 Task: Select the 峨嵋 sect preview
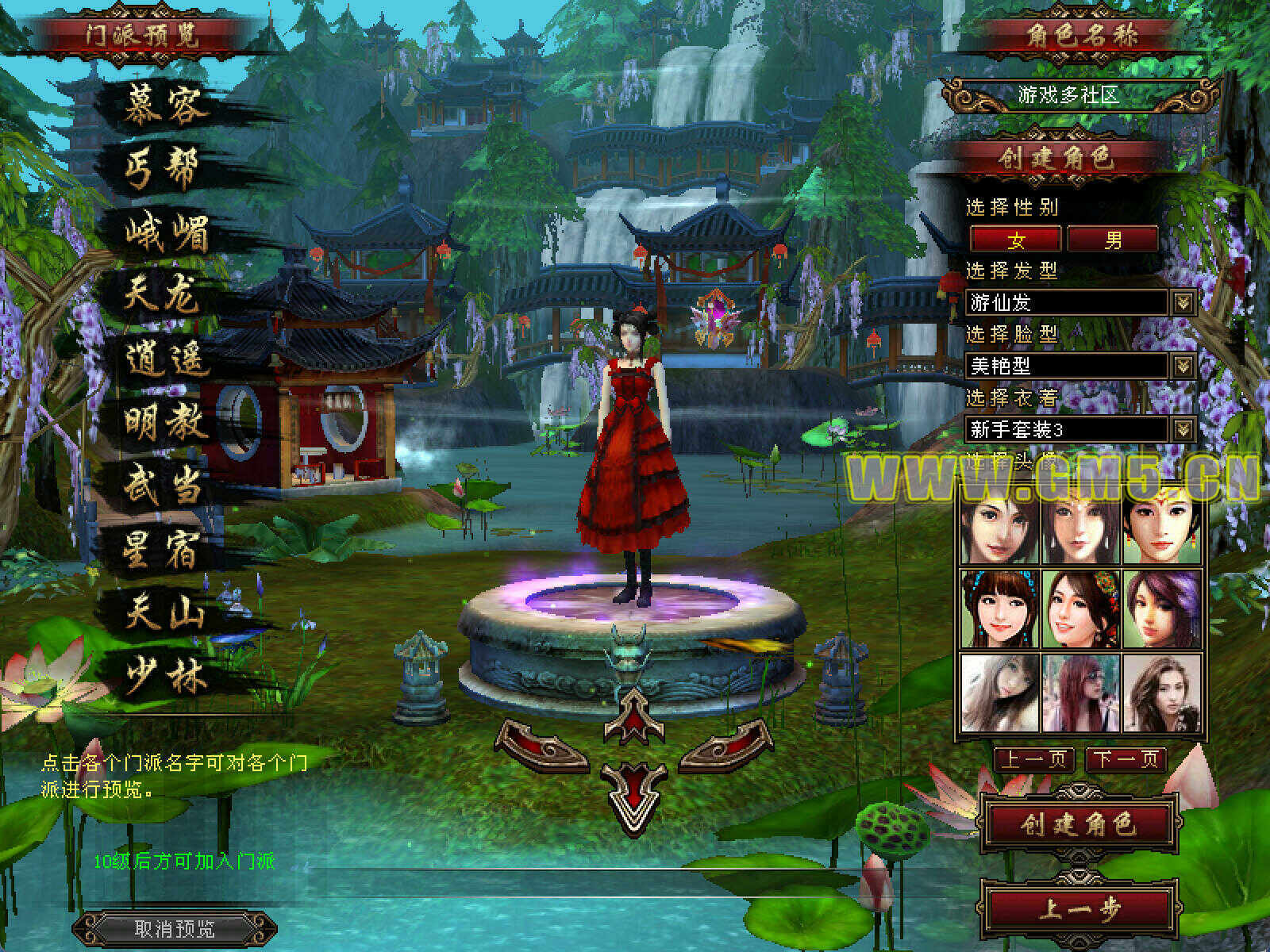167,232
